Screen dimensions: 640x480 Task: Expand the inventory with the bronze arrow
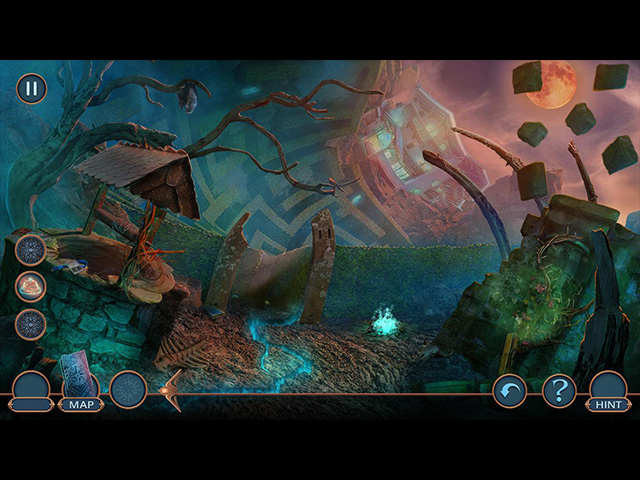[170, 390]
